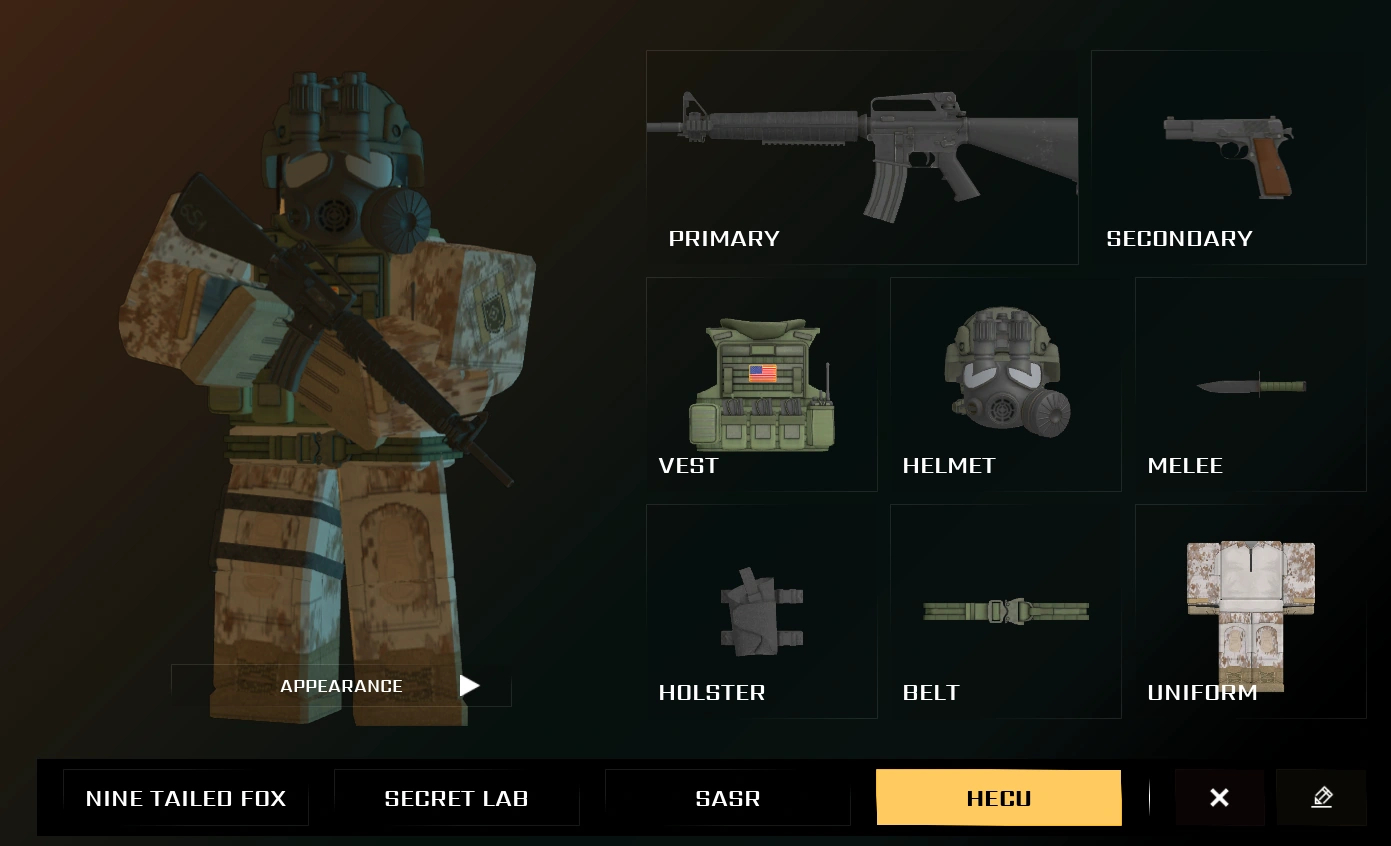1391x846 pixels.
Task: Expand Appearance using the arrow
Action: [469, 686]
